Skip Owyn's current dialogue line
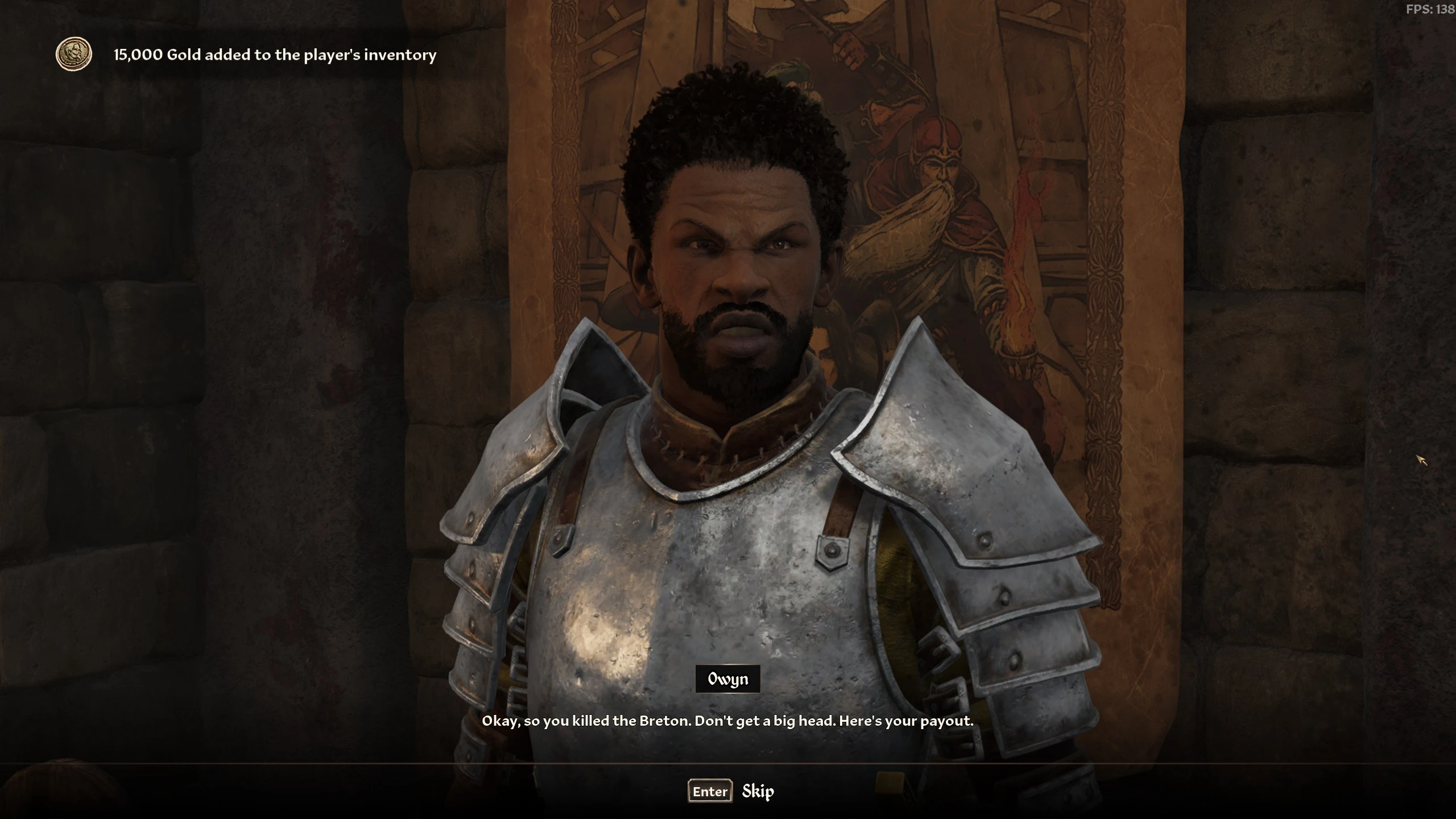Screen dimensions: 1456x819 (x=731, y=791)
